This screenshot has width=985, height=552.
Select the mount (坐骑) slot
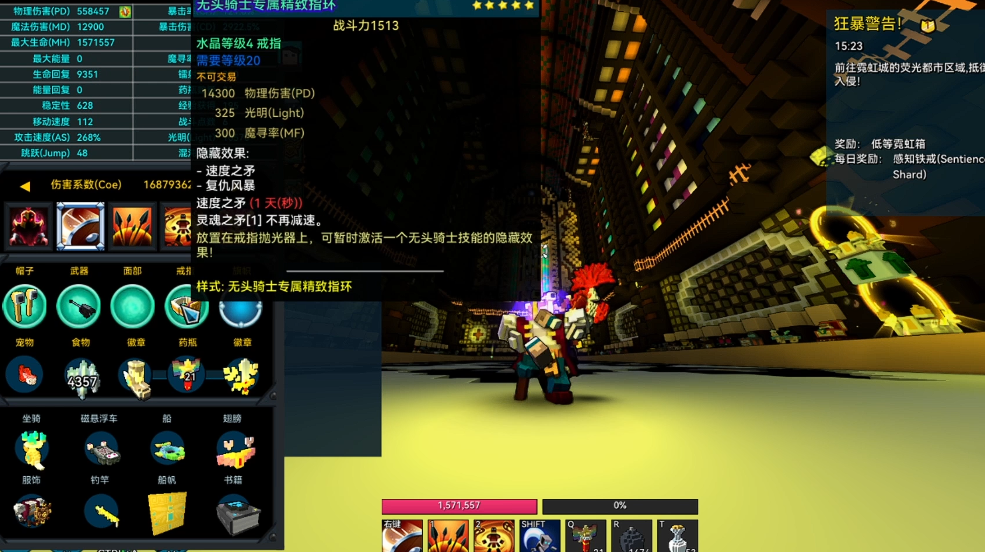[x=32, y=449]
